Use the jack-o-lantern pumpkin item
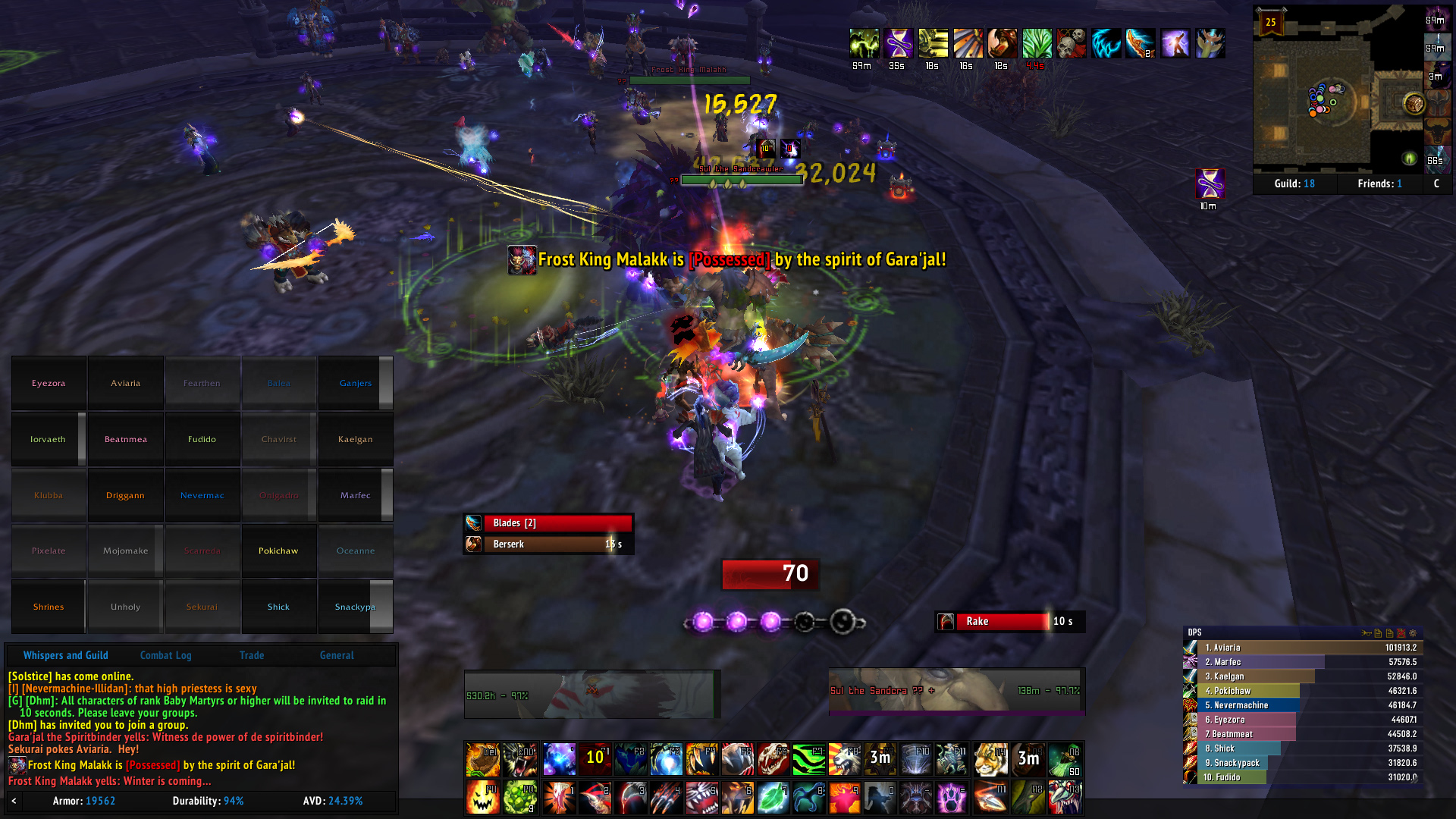1456x819 pixels. 482,798
